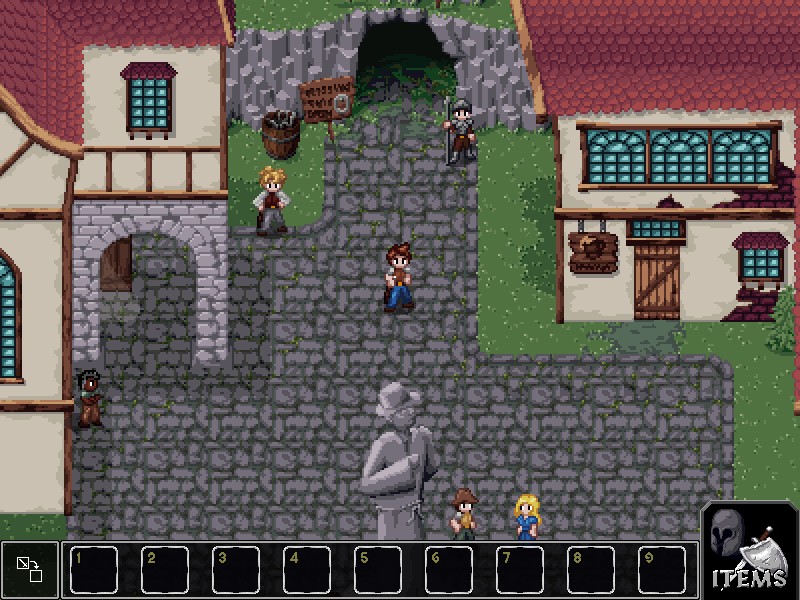The height and width of the screenshot is (600, 800).
Task: Select hotbar slot 5
Action: click(379, 569)
